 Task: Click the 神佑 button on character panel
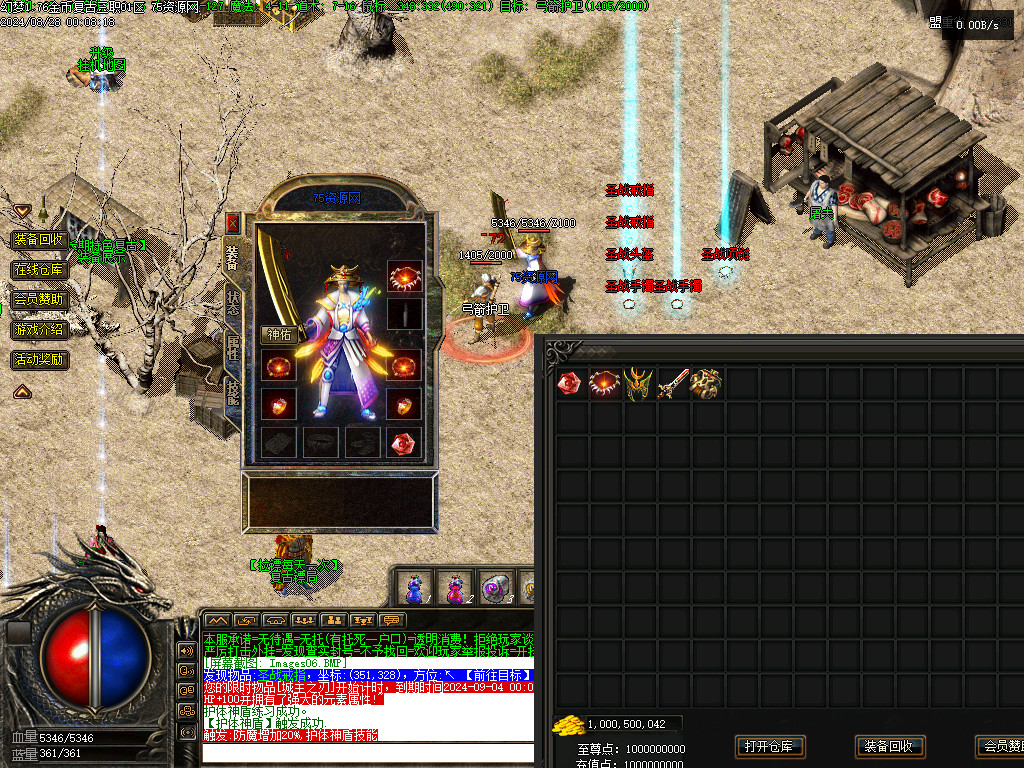click(x=280, y=335)
